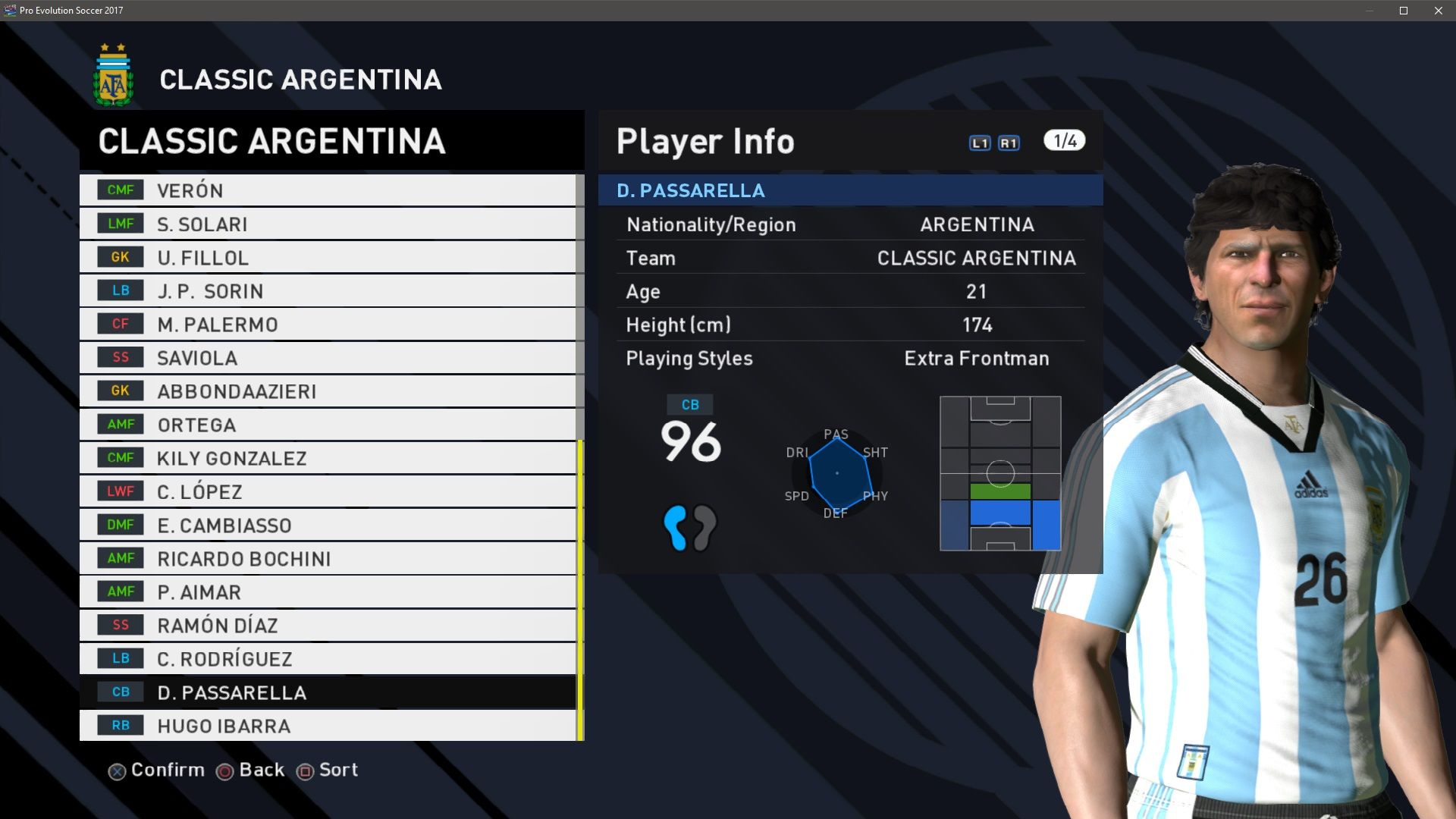Select goalkeeper Abbondaazieri row
The height and width of the screenshot is (819, 1456).
(x=328, y=391)
